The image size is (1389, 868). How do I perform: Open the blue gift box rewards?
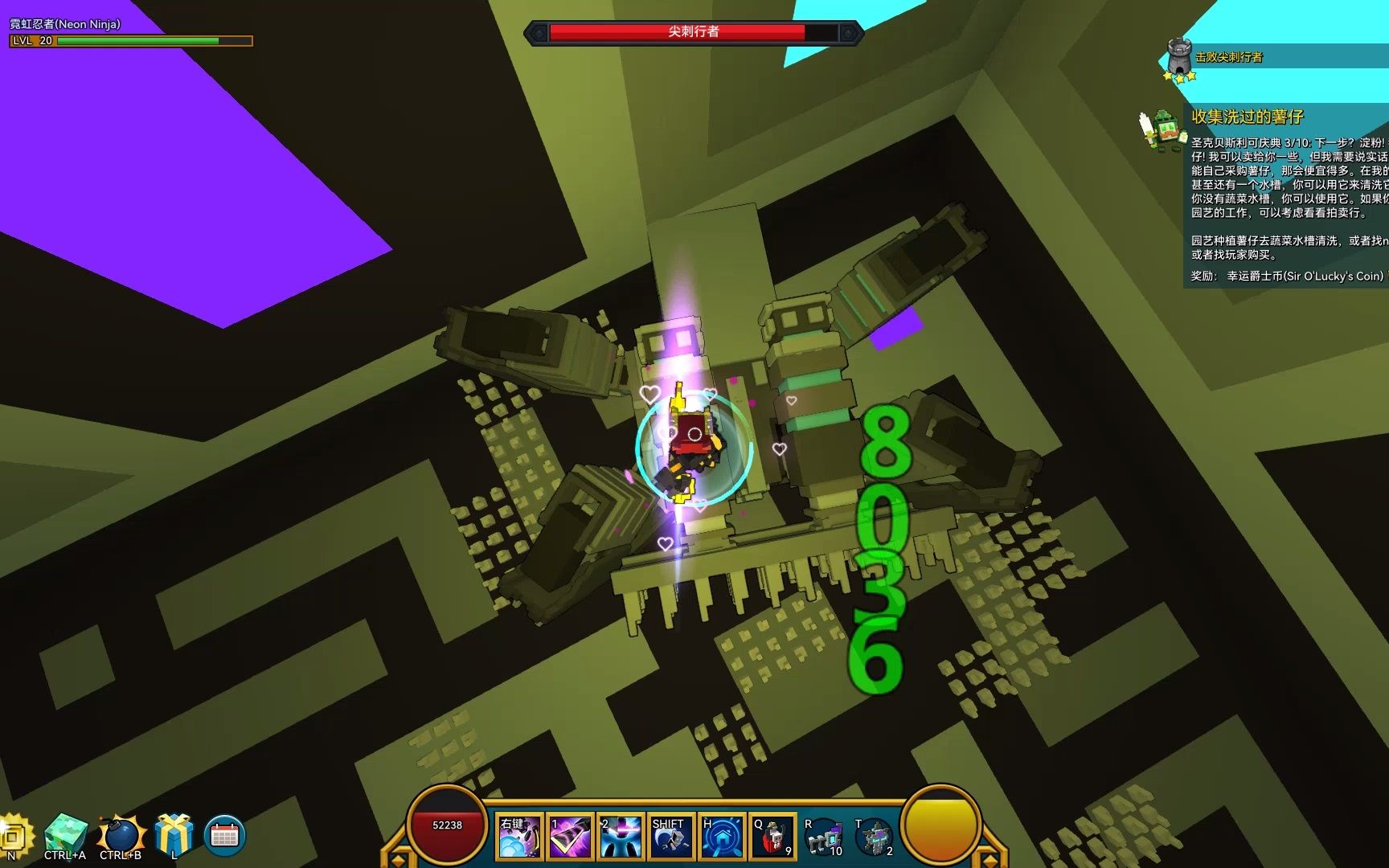coord(174,833)
